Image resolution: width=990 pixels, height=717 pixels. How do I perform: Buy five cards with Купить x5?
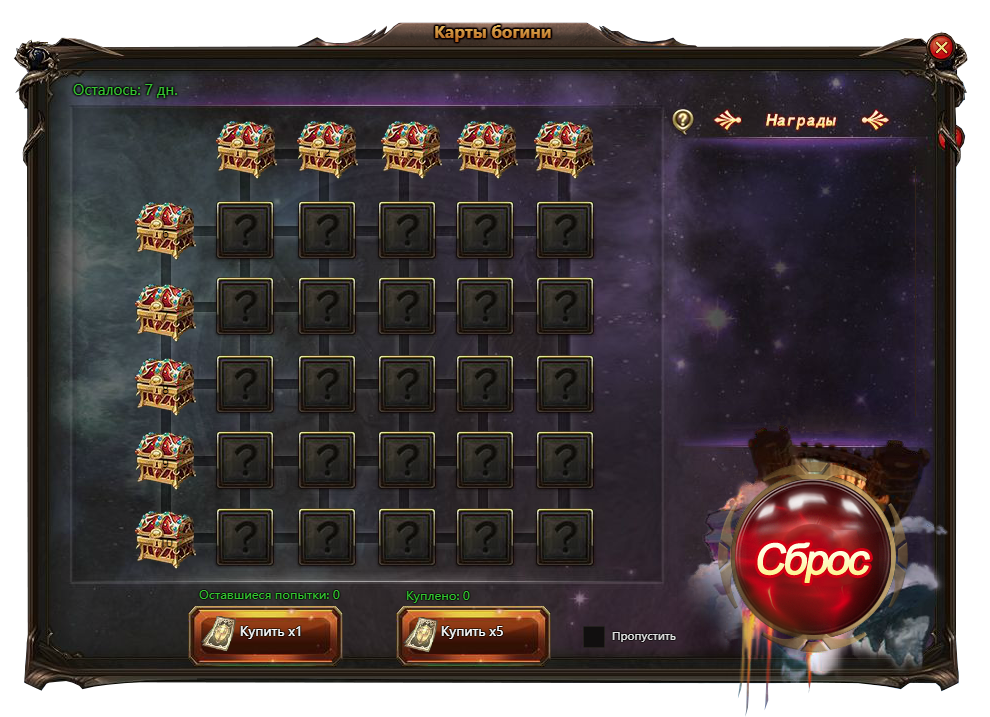(473, 633)
